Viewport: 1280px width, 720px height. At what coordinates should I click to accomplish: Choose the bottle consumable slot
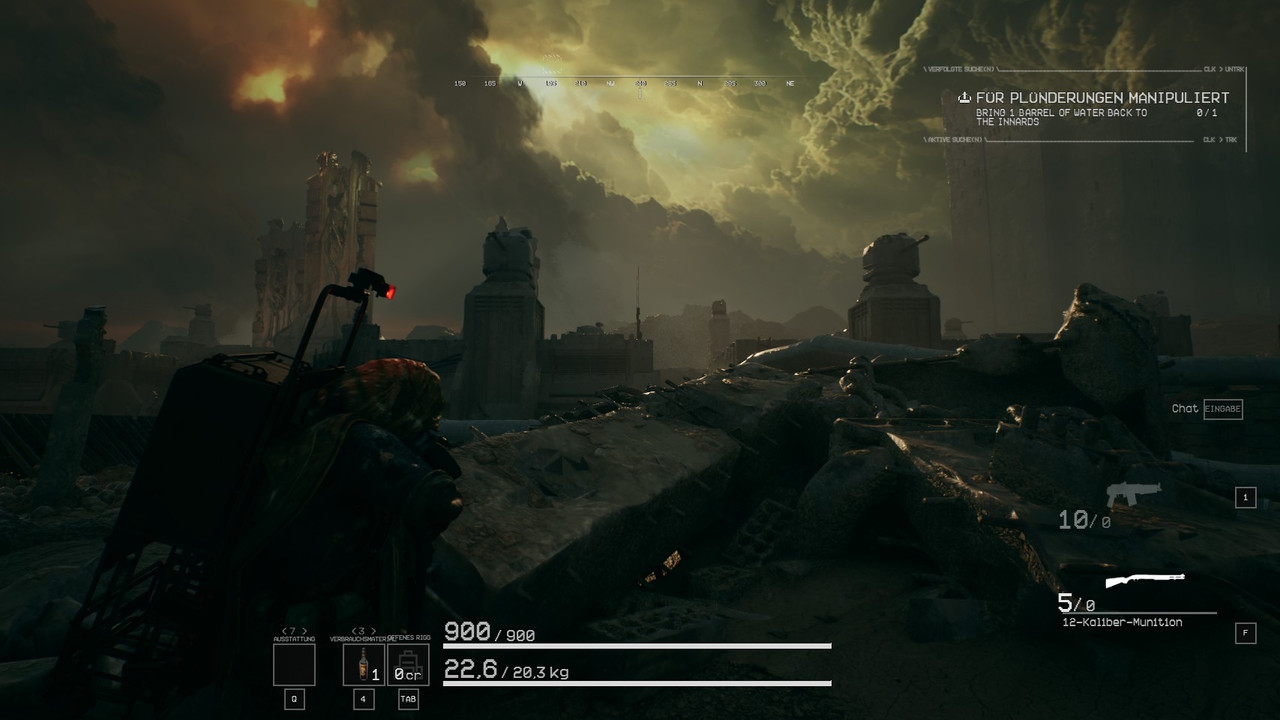click(x=363, y=664)
